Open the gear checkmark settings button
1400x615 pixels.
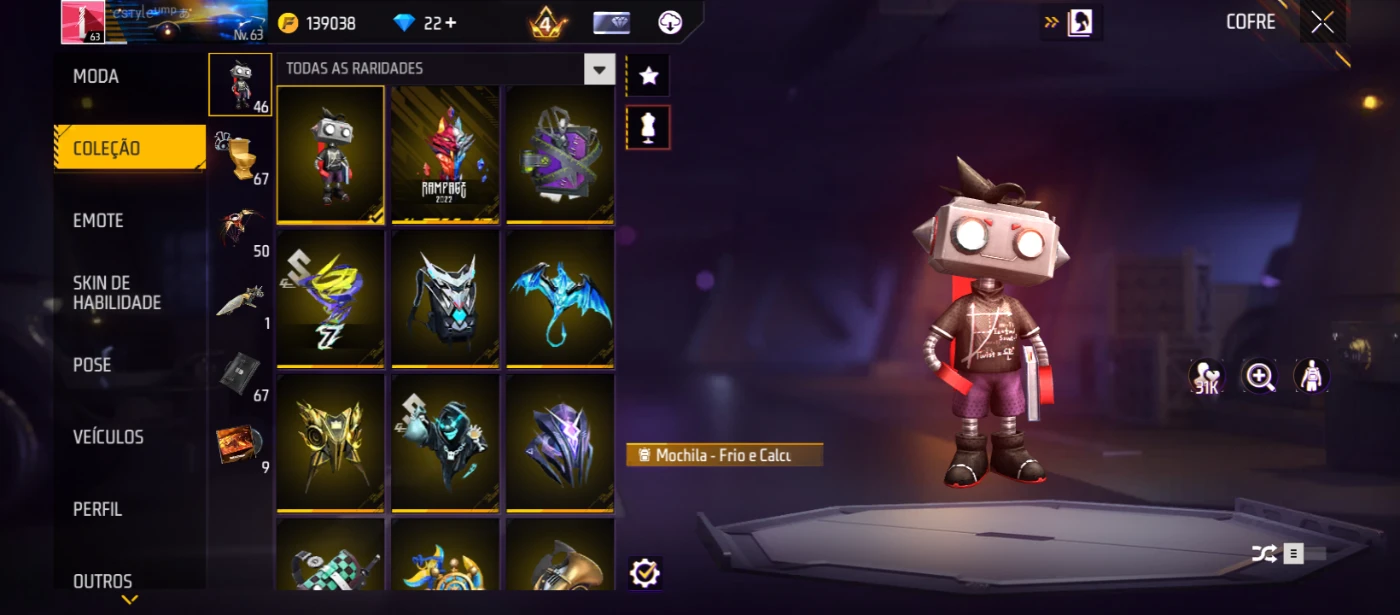point(645,573)
